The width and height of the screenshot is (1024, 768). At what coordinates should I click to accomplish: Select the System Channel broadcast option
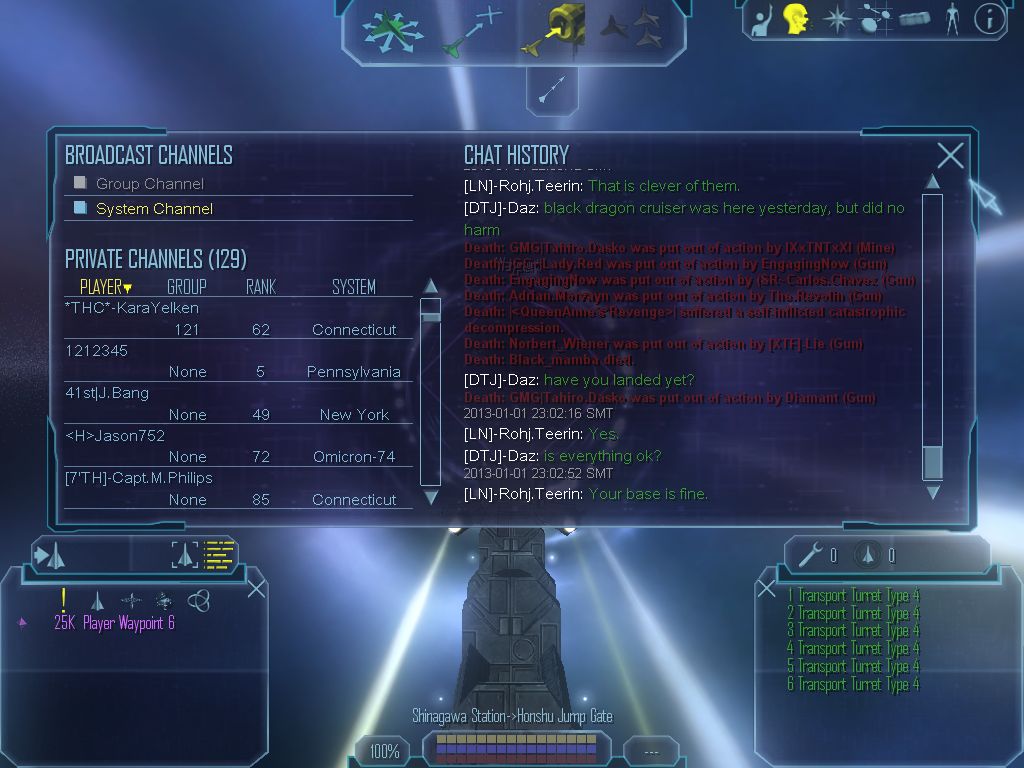click(81, 208)
